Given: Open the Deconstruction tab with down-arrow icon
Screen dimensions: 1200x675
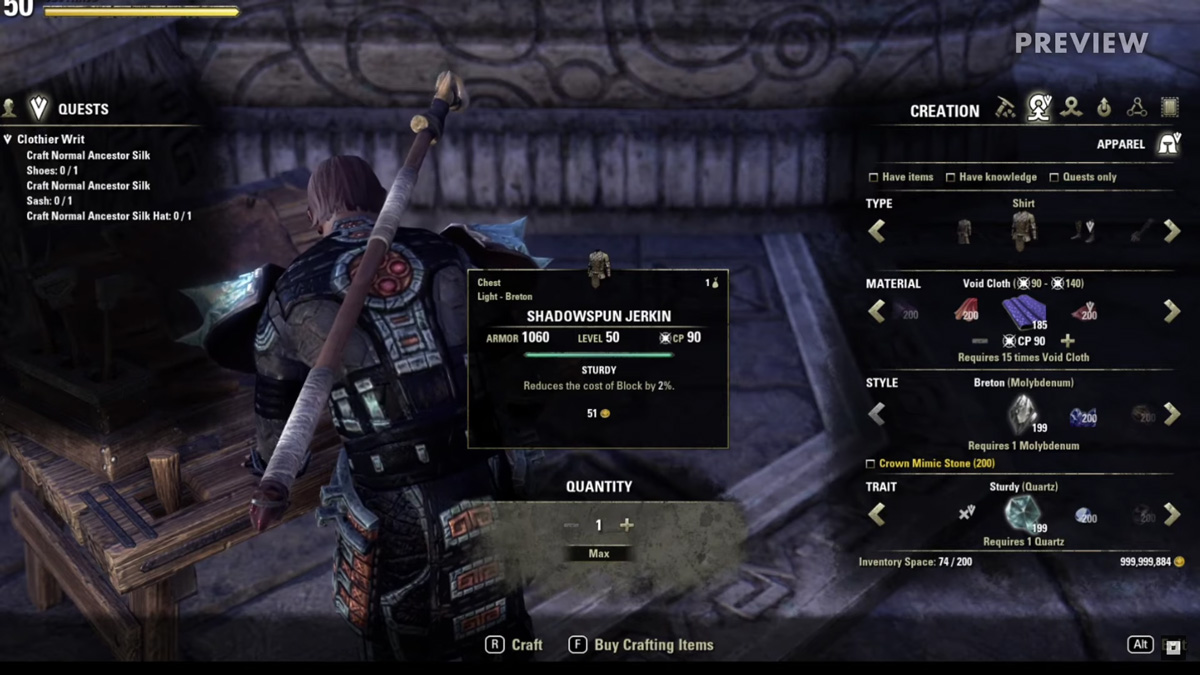Looking at the screenshot, I should (1071, 108).
